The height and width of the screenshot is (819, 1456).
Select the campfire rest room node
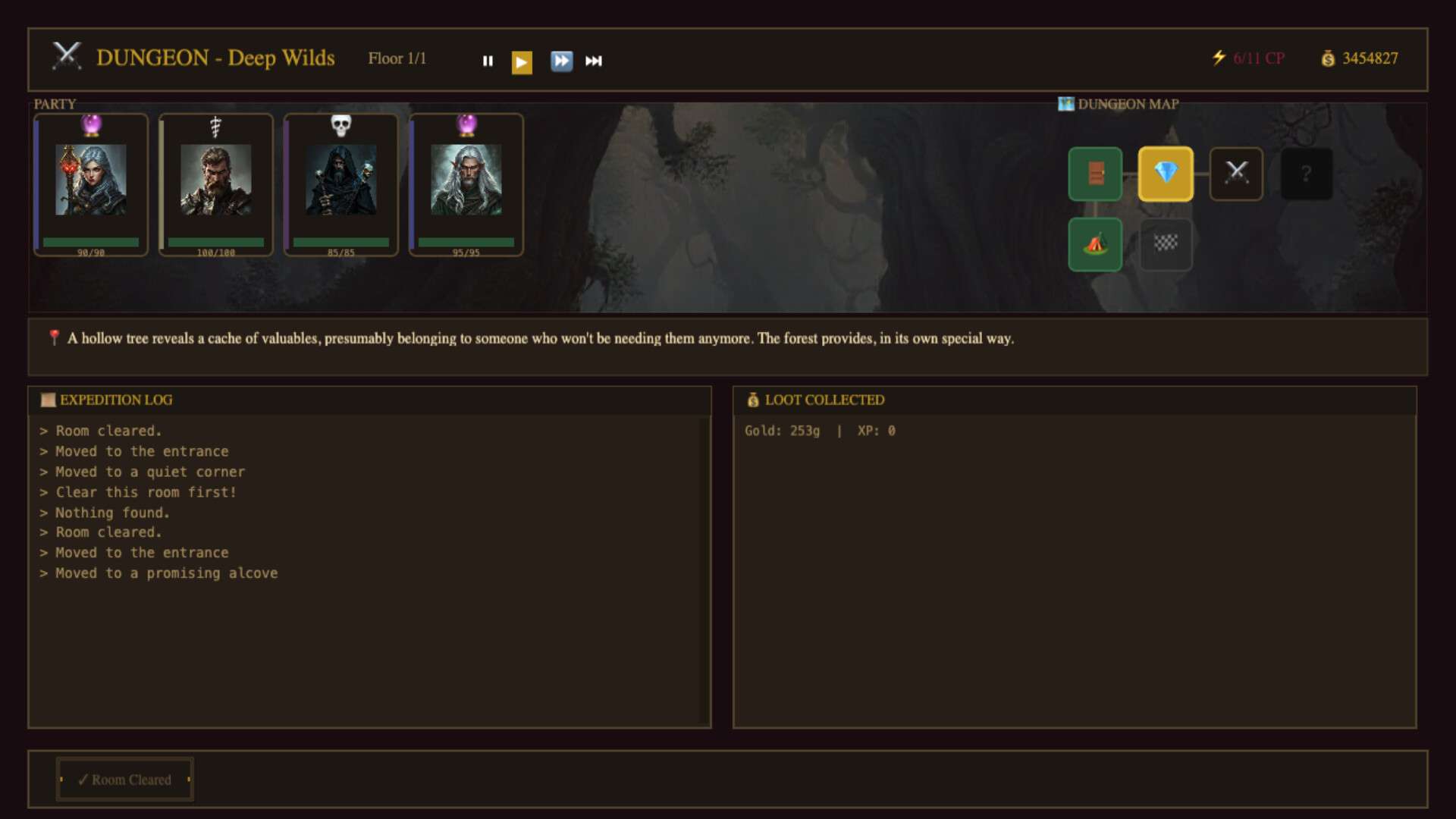(1094, 245)
